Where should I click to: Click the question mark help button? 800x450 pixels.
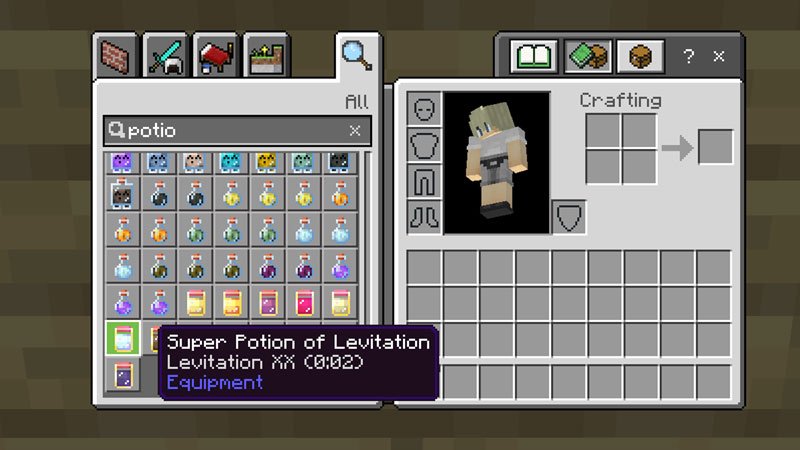(688, 57)
